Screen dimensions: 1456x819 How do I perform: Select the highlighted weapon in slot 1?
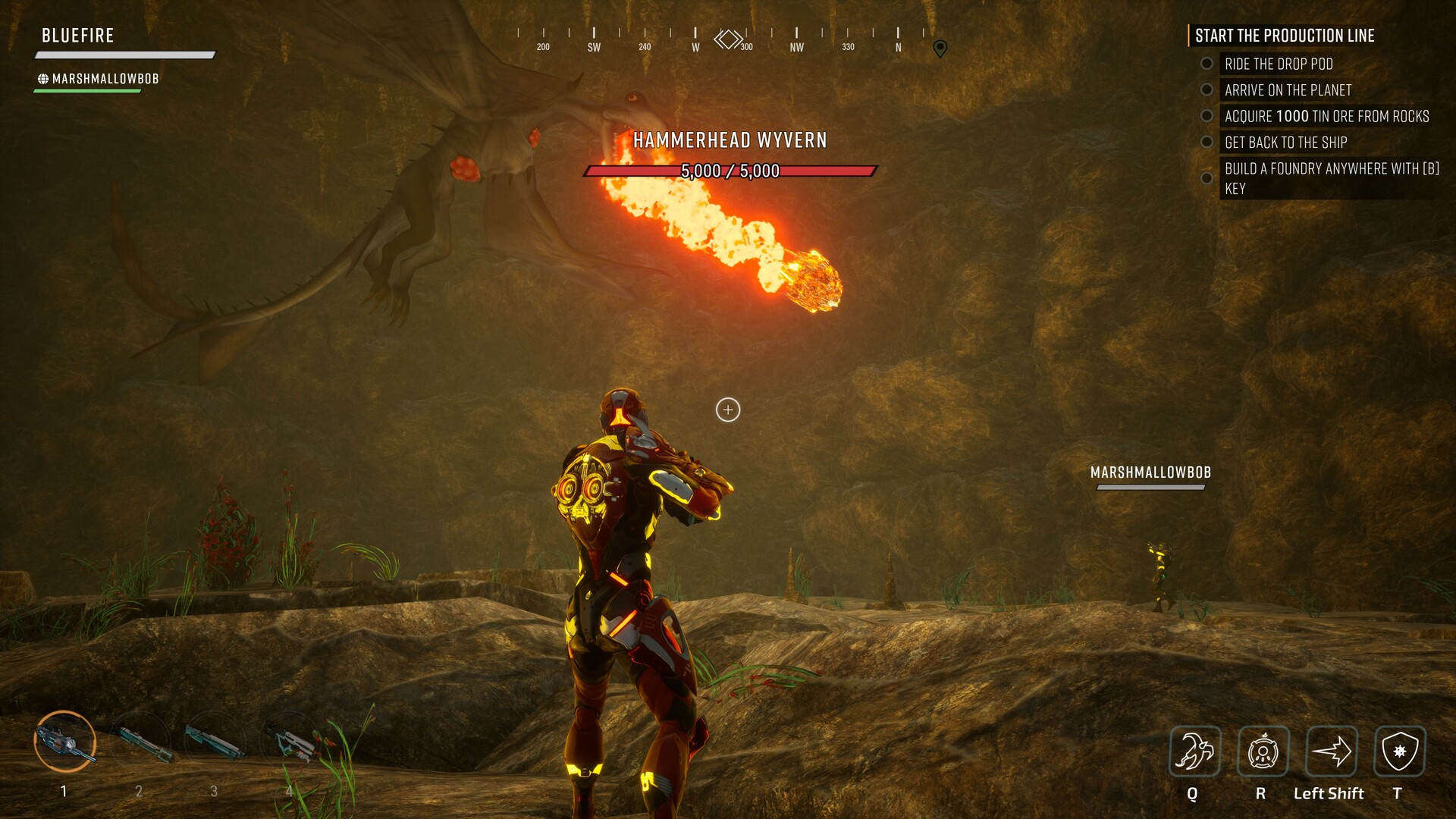point(65,742)
